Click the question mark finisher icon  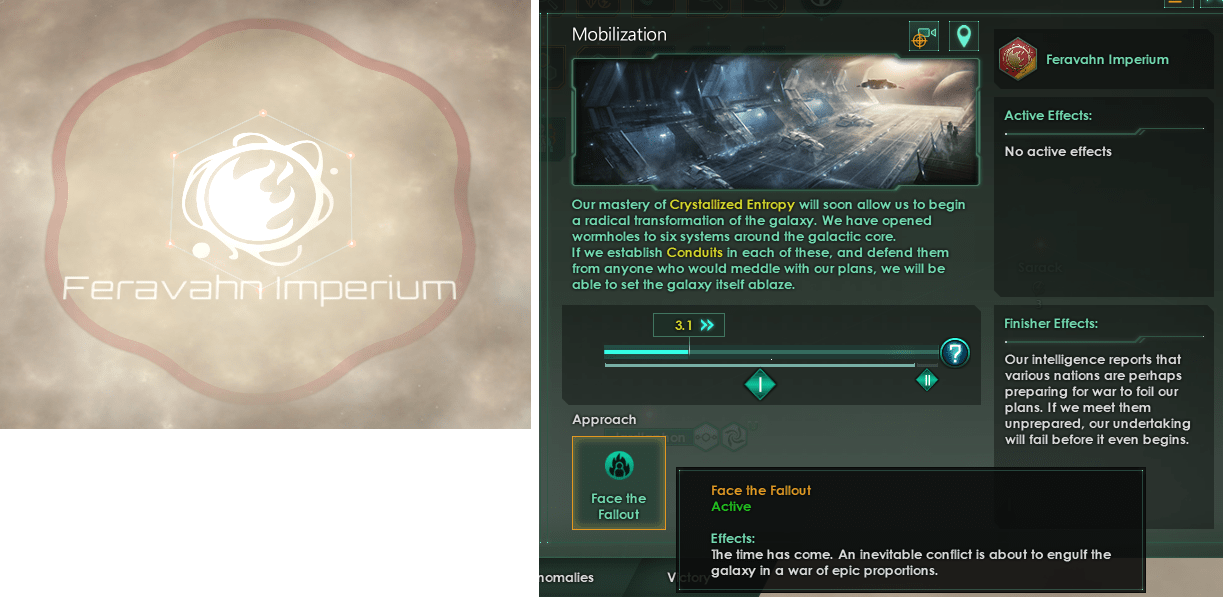(955, 352)
